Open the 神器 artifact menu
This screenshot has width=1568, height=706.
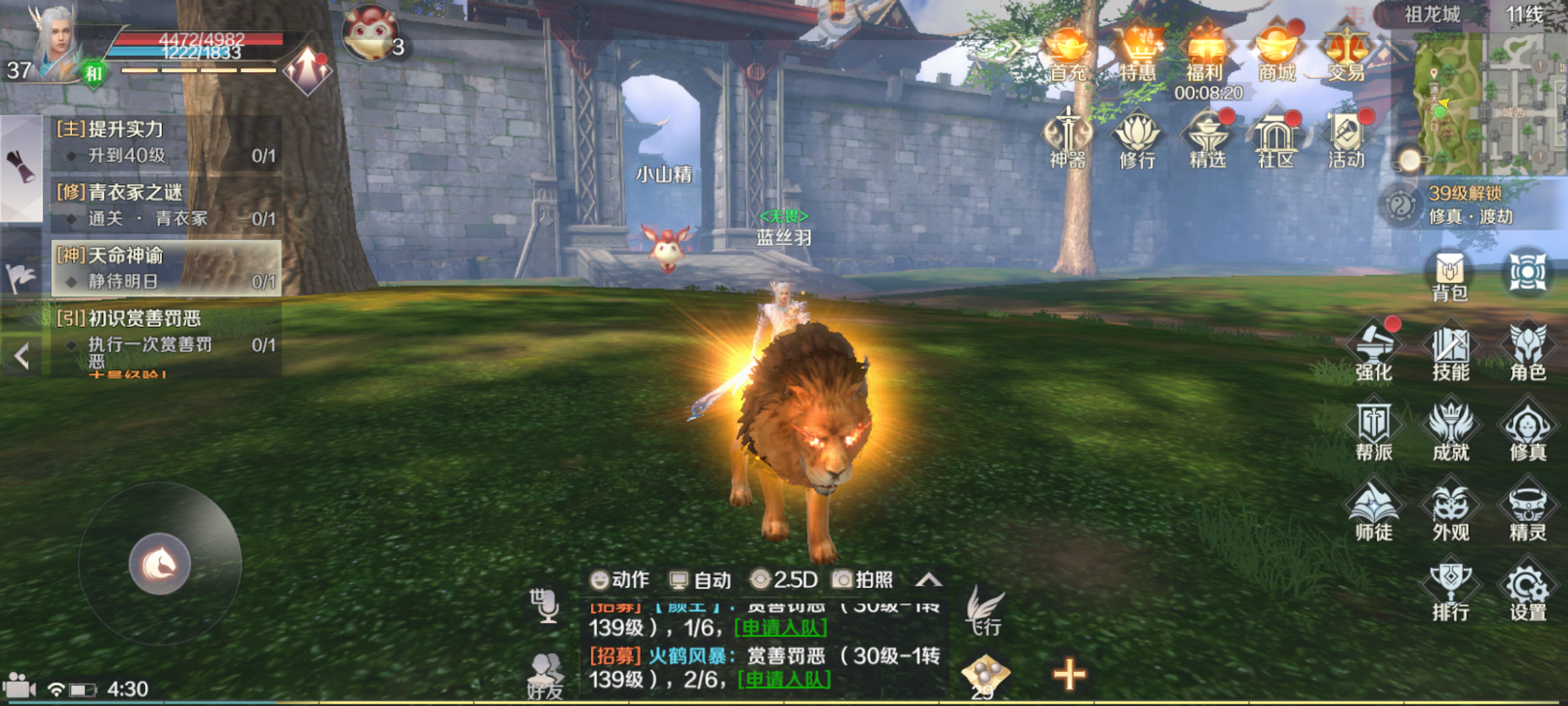(x=1068, y=139)
